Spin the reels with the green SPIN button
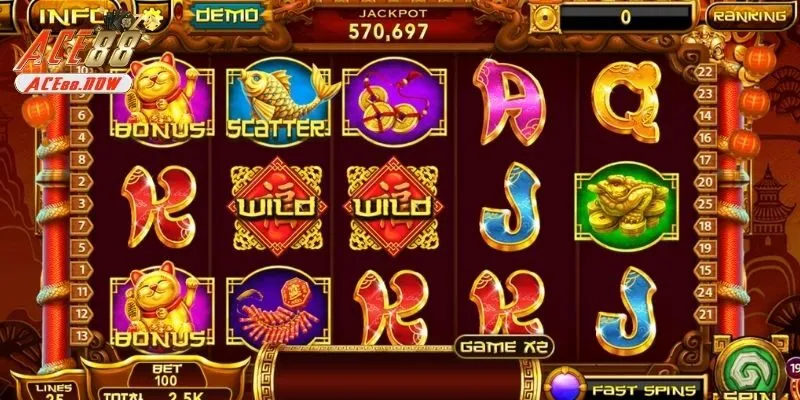 [x=751, y=368]
